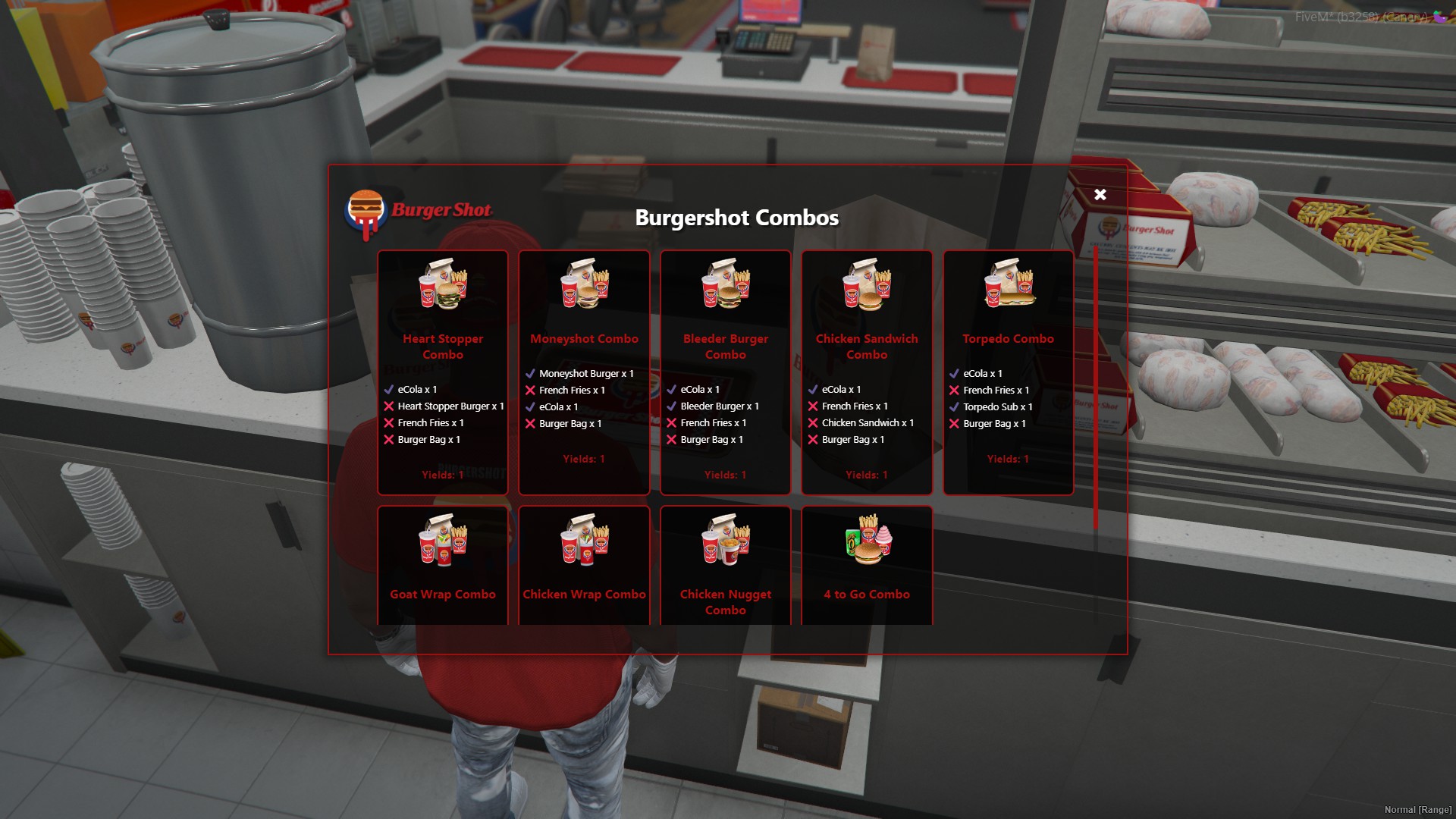Click the French Fries X mark in Moneyshot Combo

tap(530, 390)
